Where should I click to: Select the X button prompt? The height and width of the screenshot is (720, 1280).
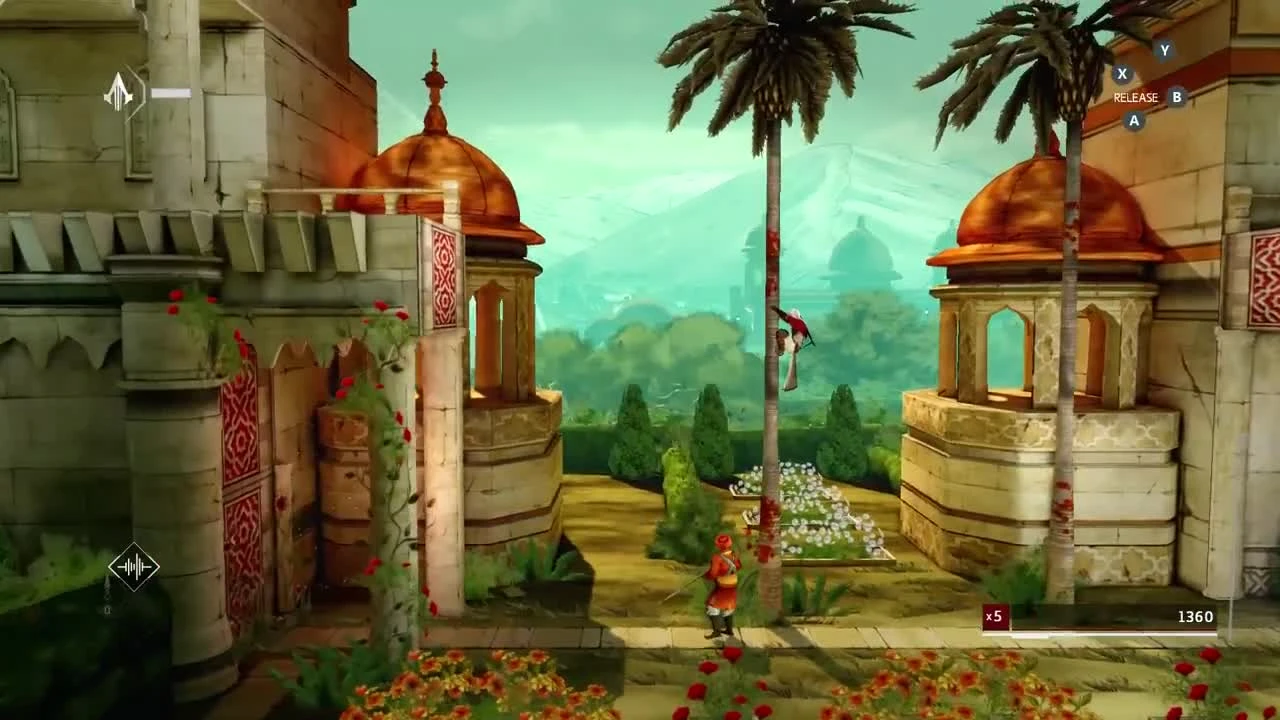tap(1124, 73)
